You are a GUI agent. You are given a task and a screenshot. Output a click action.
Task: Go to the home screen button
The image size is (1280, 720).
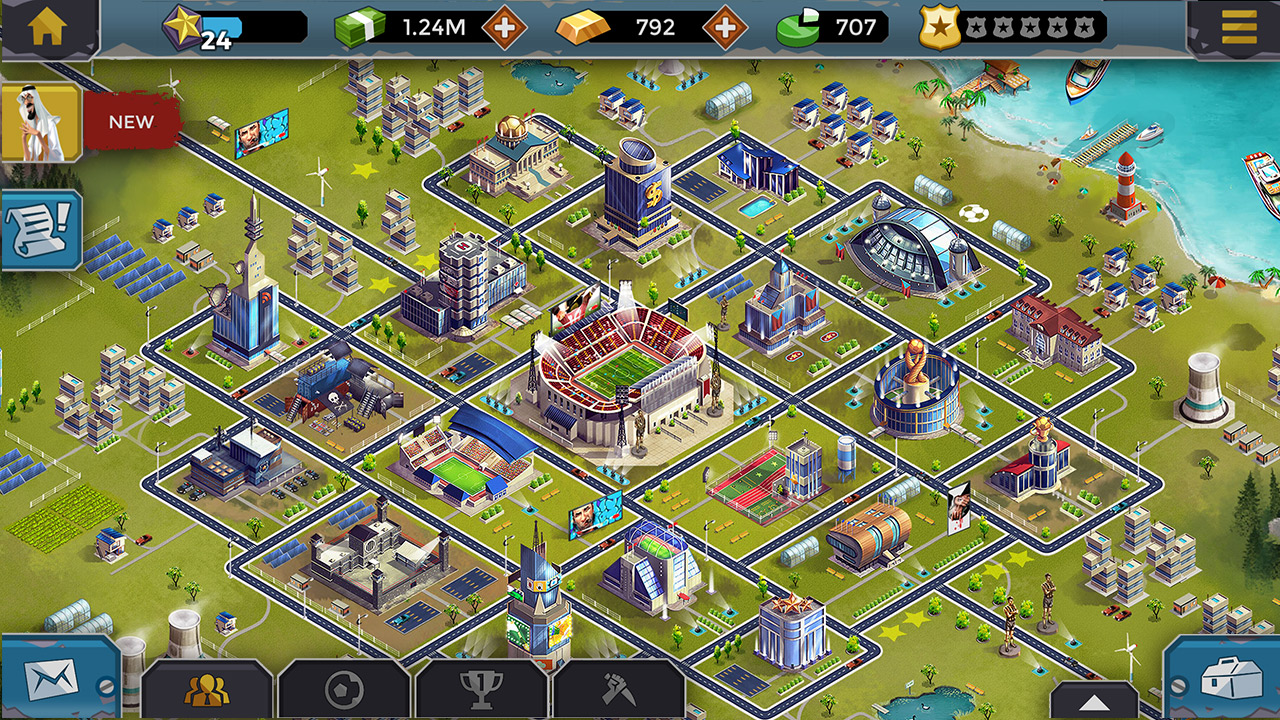pyautogui.click(x=47, y=27)
